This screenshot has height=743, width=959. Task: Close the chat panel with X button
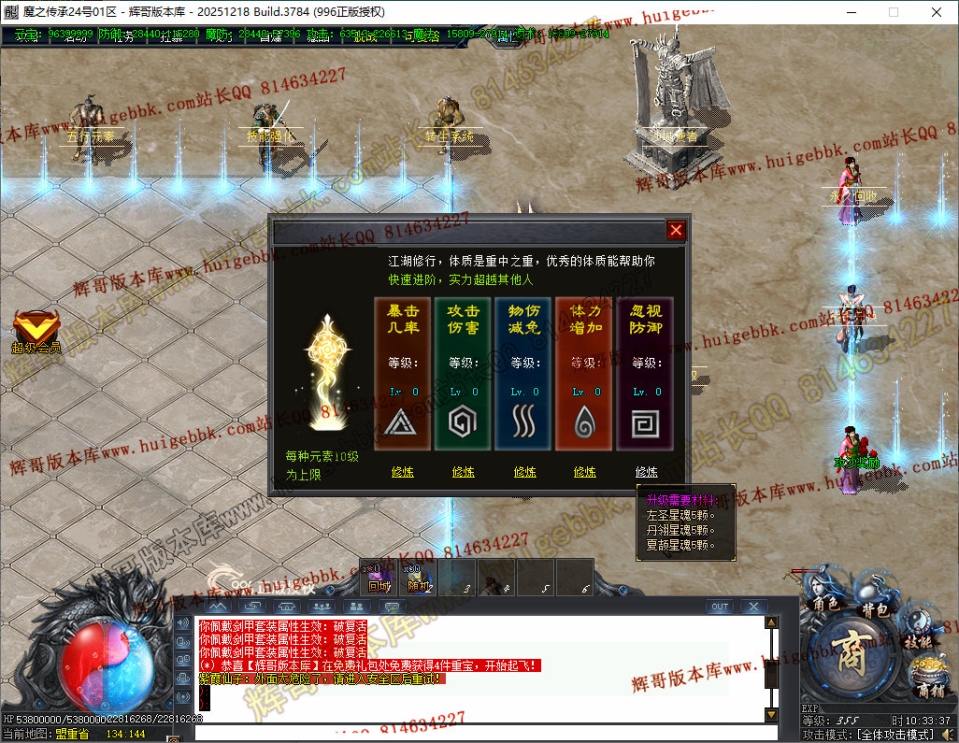coord(752,607)
